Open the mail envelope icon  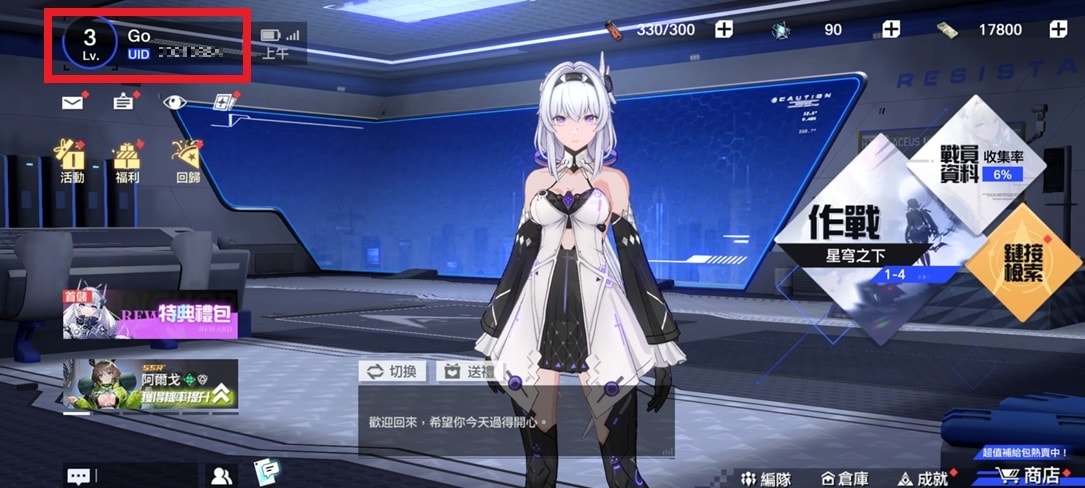click(x=72, y=102)
